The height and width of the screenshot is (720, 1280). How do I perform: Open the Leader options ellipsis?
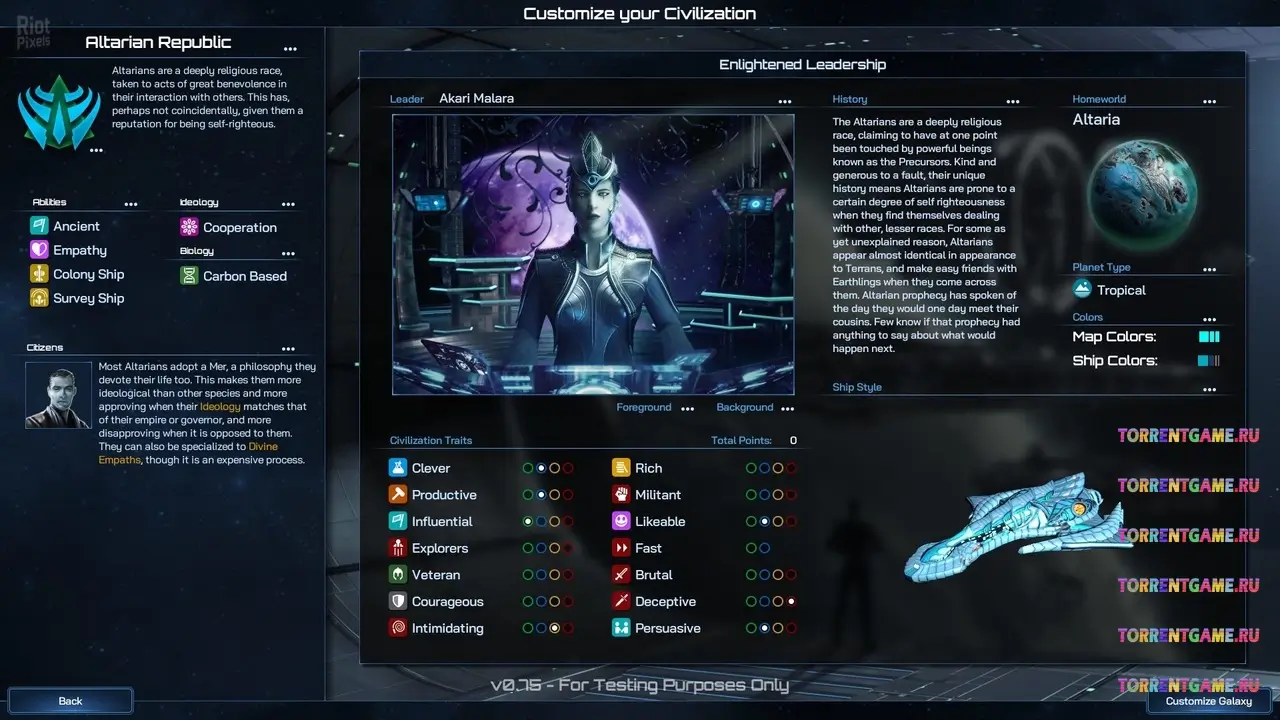tap(785, 101)
